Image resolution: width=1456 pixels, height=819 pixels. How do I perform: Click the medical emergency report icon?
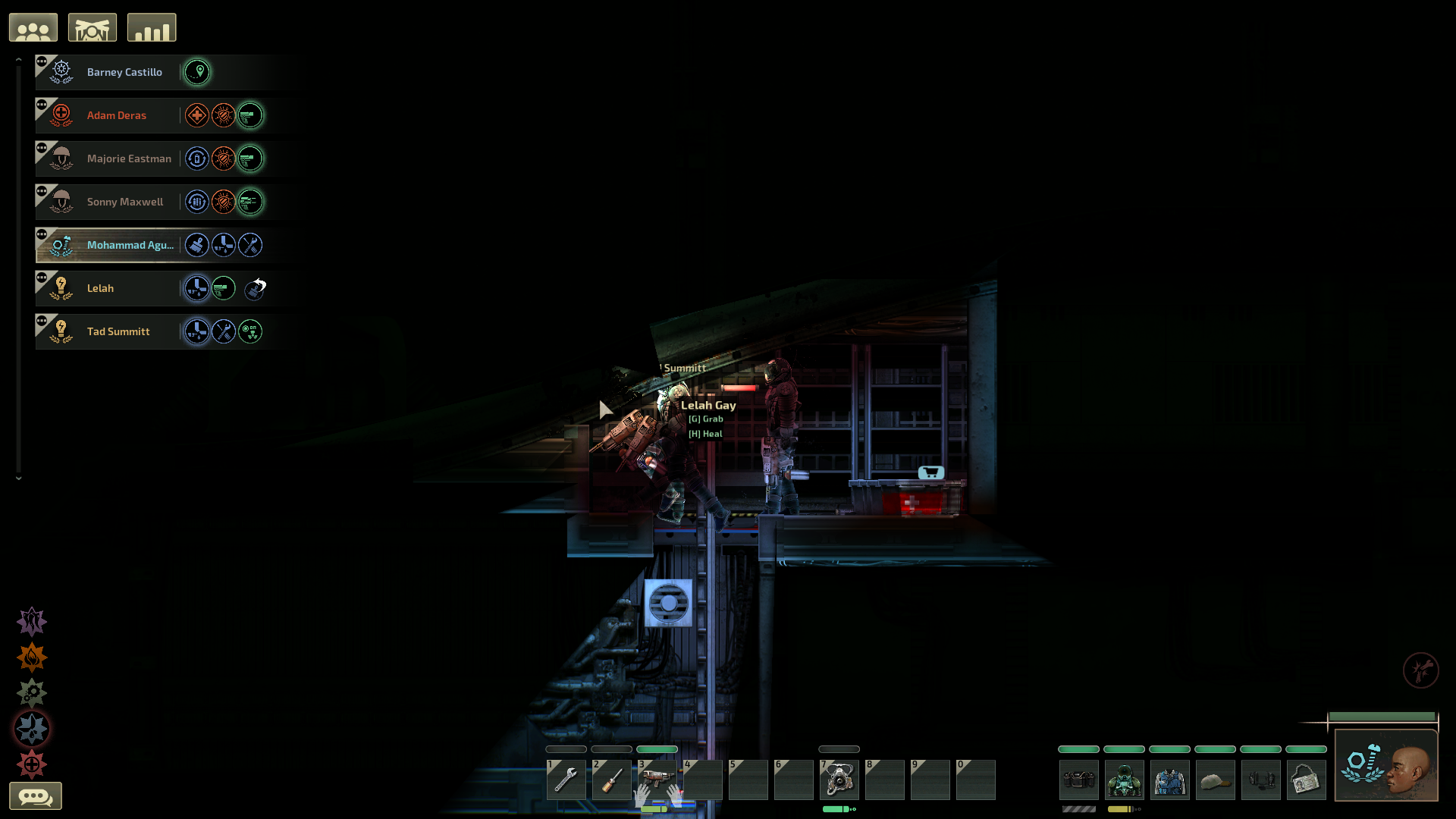(x=31, y=764)
